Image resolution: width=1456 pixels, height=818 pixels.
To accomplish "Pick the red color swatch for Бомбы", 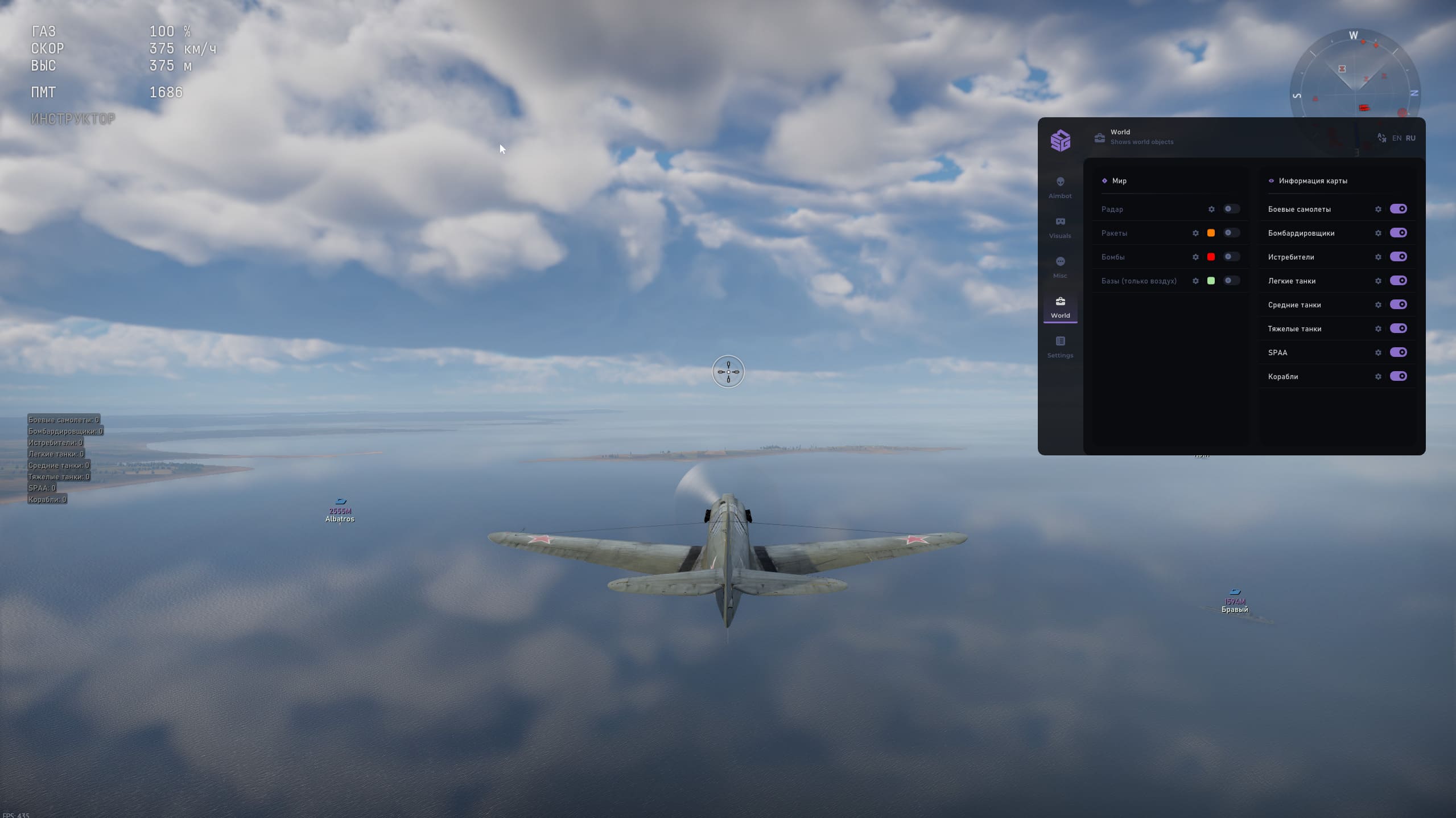I will click(x=1211, y=257).
